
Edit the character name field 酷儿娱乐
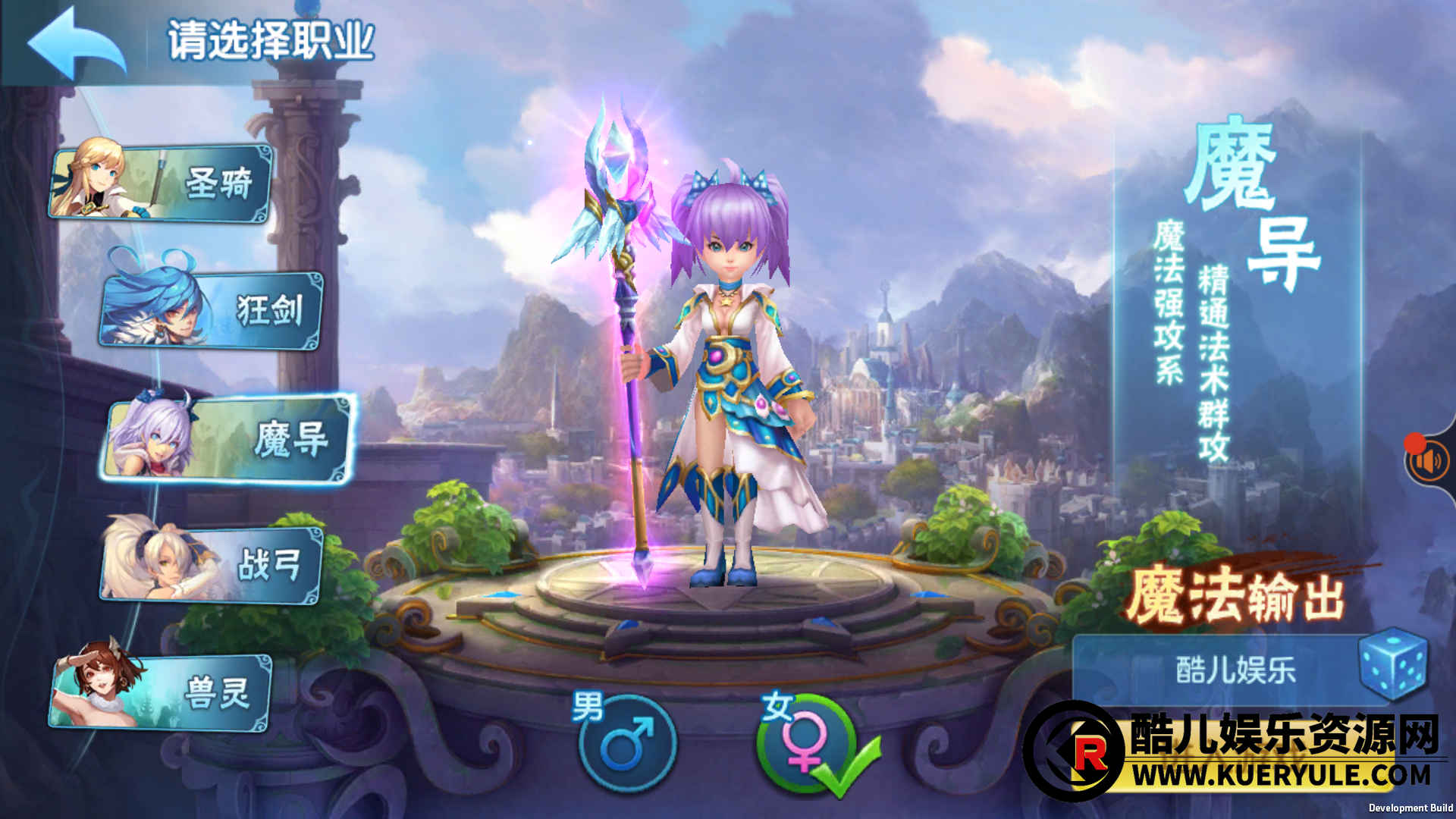(x=1235, y=670)
